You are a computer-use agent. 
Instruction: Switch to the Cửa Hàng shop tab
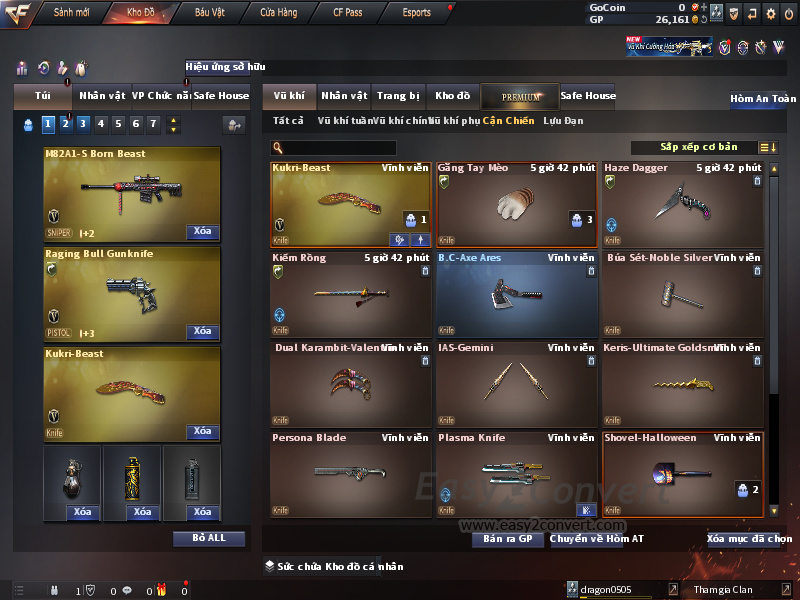278,12
